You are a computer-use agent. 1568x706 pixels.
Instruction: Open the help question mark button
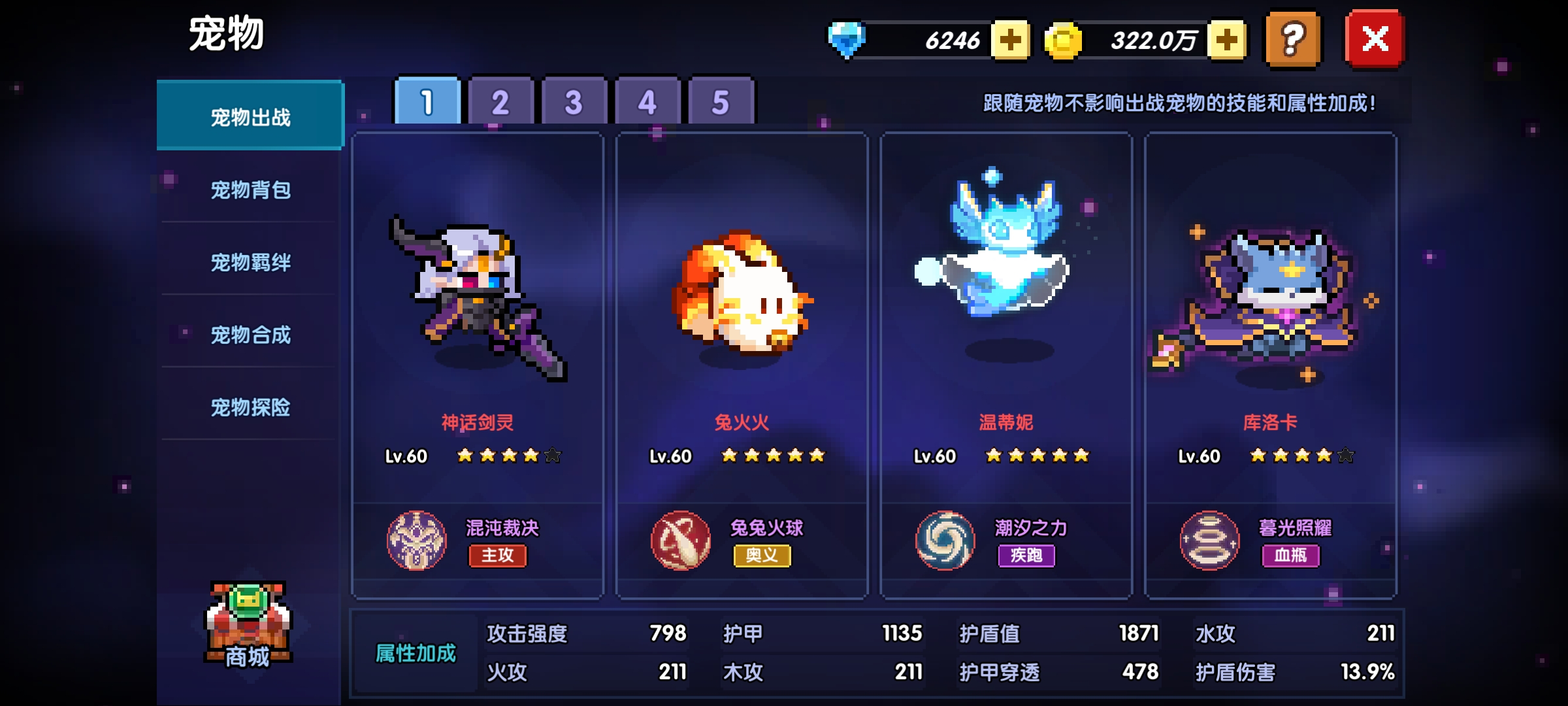pyautogui.click(x=1292, y=39)
